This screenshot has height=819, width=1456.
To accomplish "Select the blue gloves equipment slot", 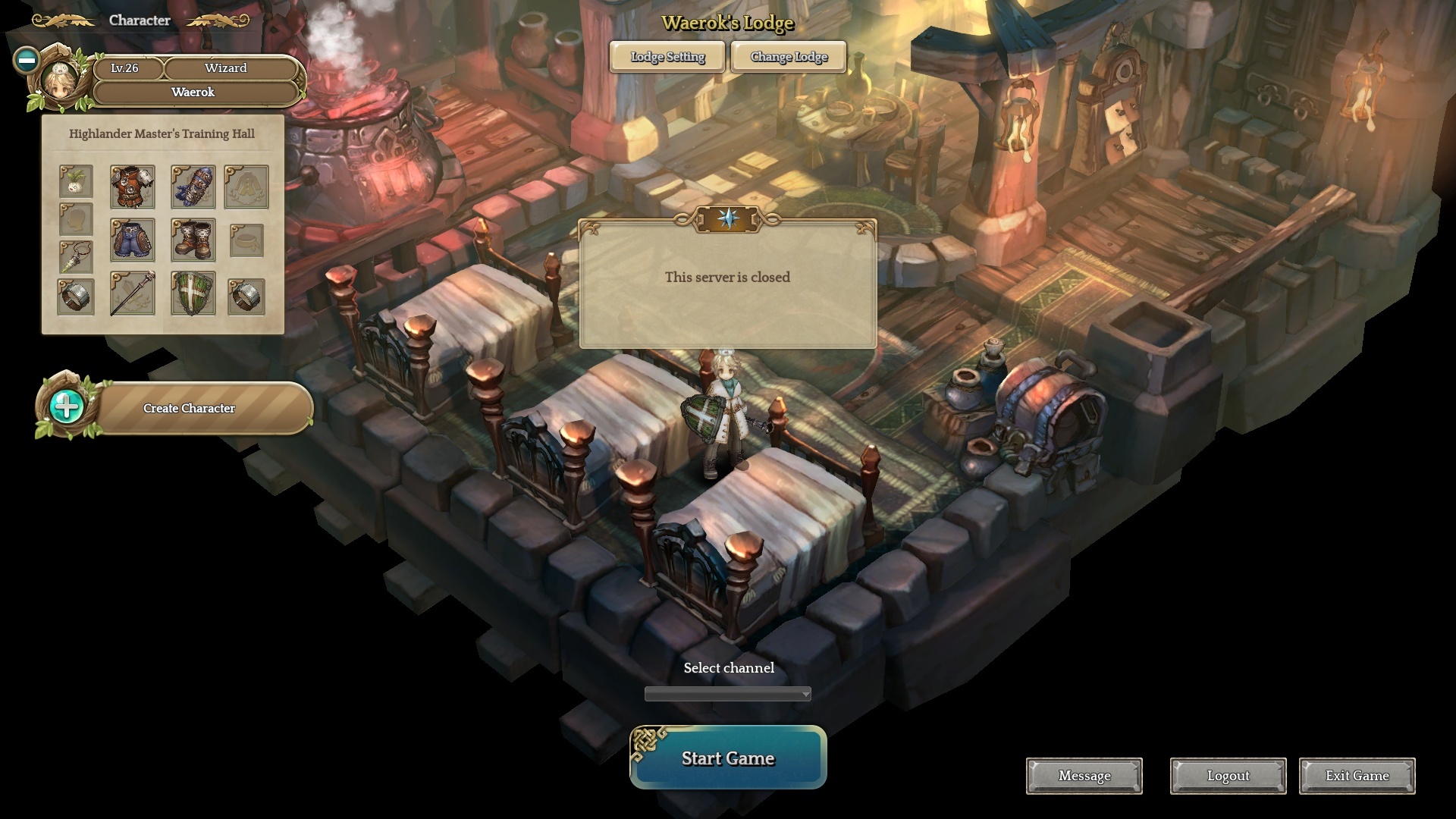I will point(193,187).
